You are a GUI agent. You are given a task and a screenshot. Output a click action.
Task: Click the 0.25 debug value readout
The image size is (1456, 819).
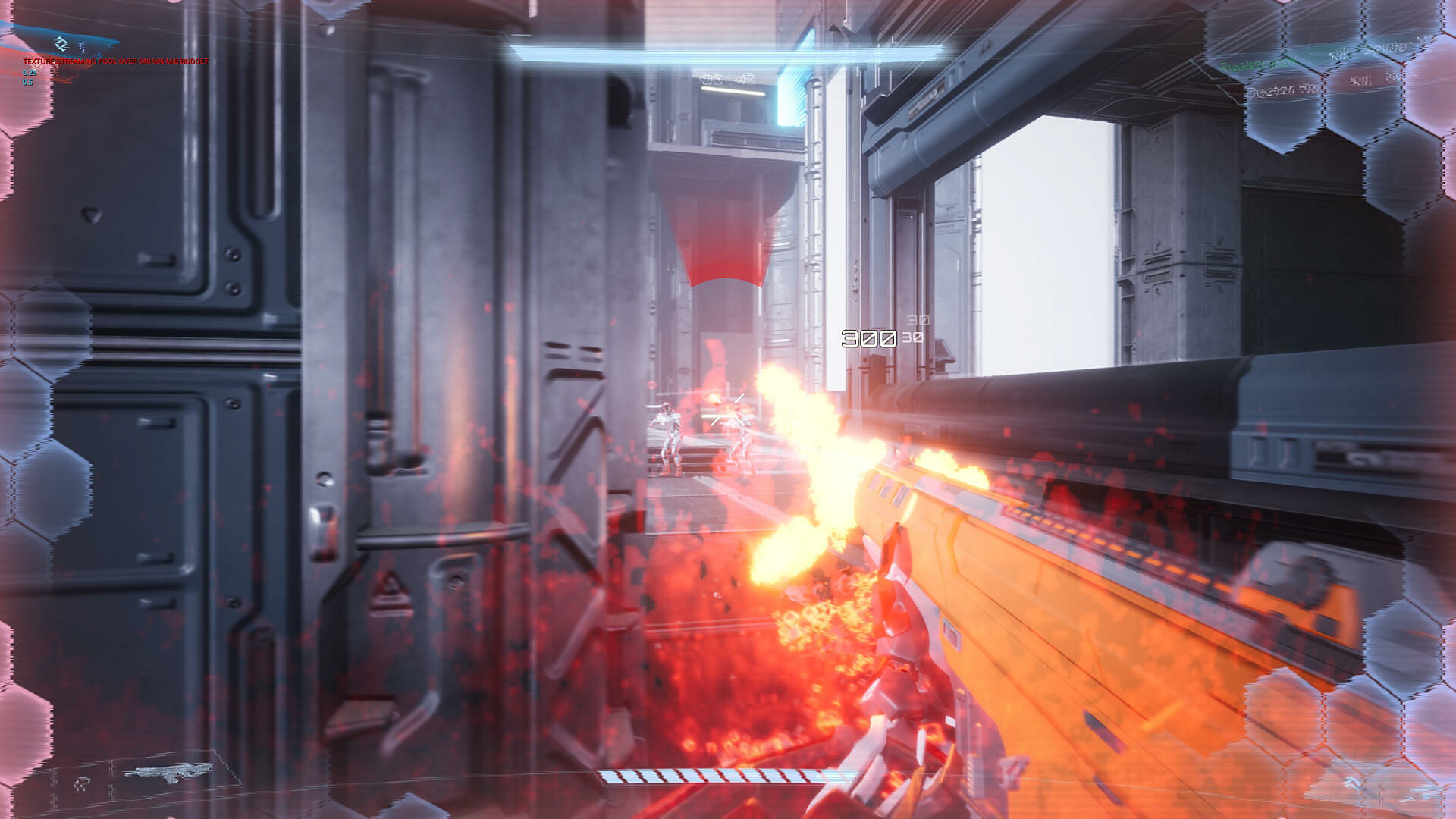(30, 73)
